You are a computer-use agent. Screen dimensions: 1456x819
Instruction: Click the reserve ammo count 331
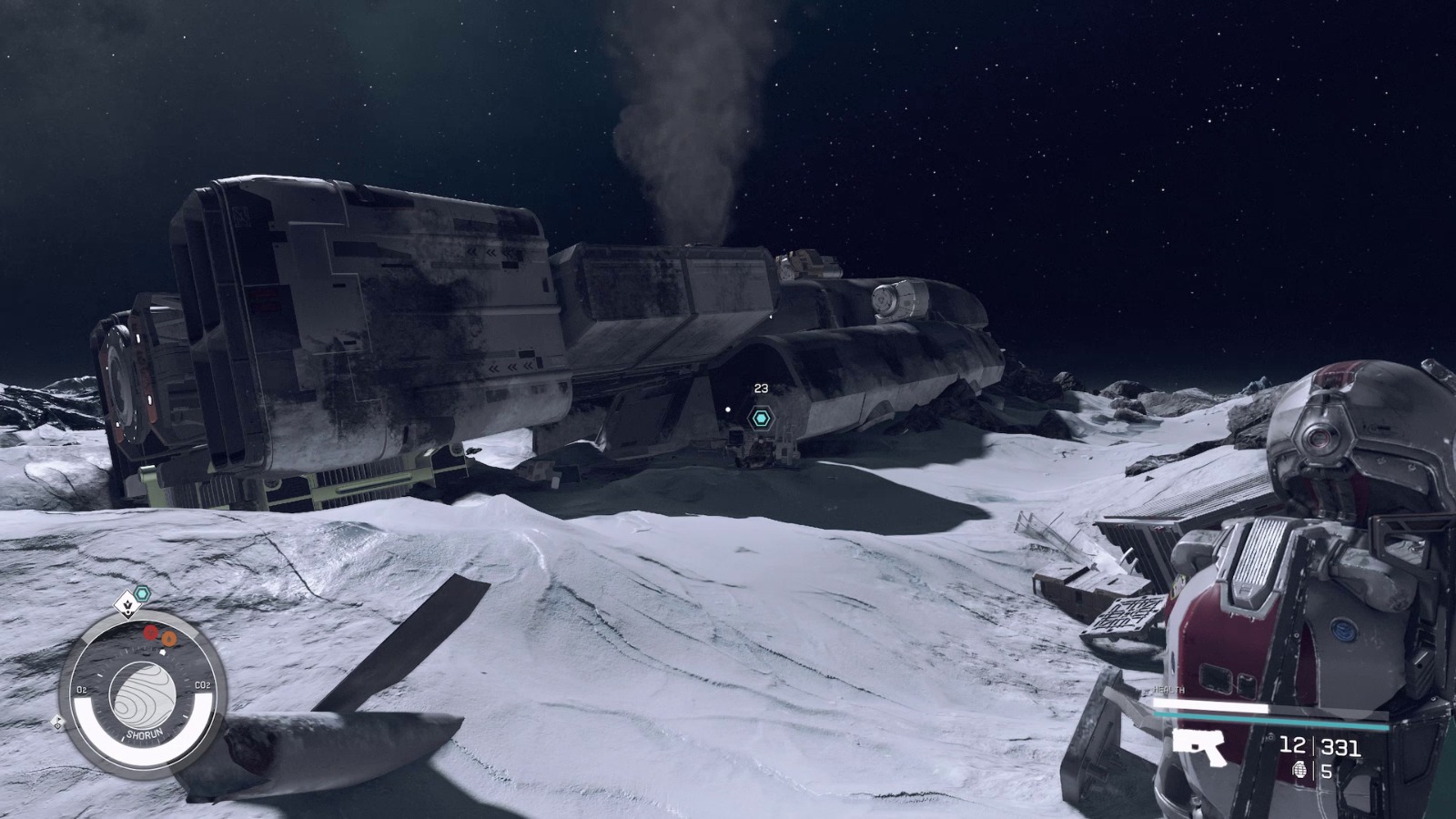click(1340, 746)
